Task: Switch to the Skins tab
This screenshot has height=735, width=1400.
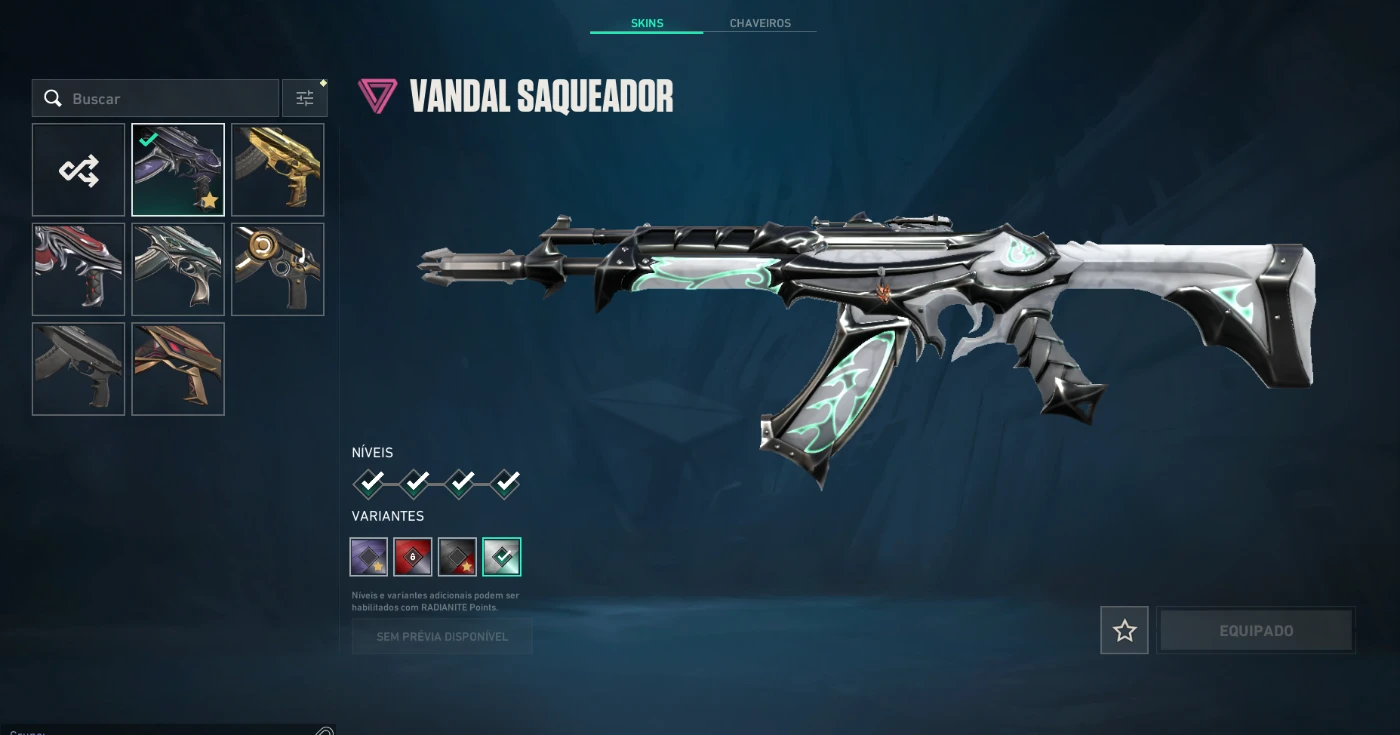Action: (x=647, y=23)
